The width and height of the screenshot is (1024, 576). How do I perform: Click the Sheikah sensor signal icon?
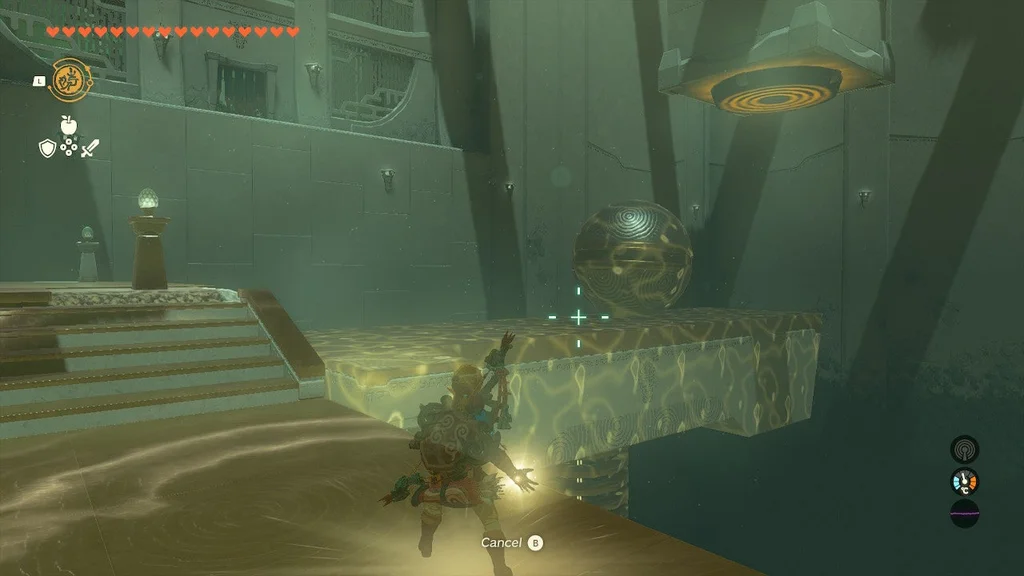click(x=964, y=449)
